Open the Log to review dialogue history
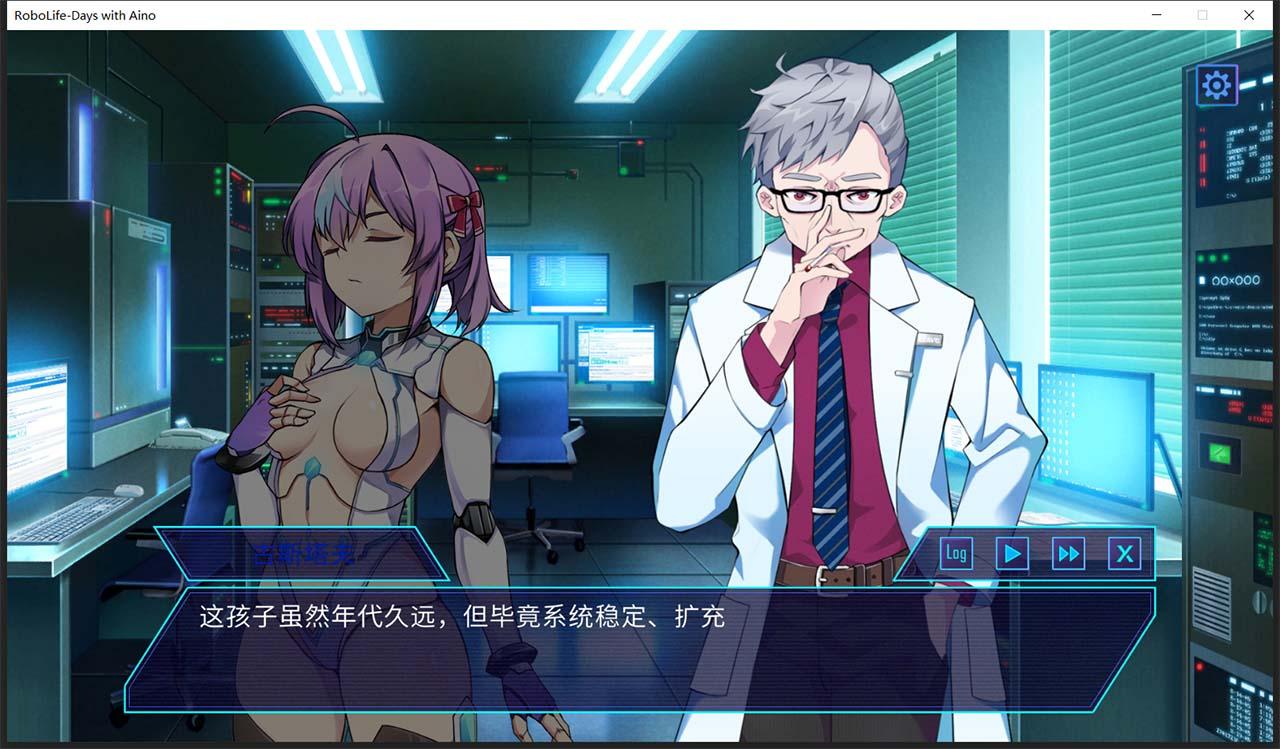The width and height of the screenshot is (1280, 749). pos(955,553)
